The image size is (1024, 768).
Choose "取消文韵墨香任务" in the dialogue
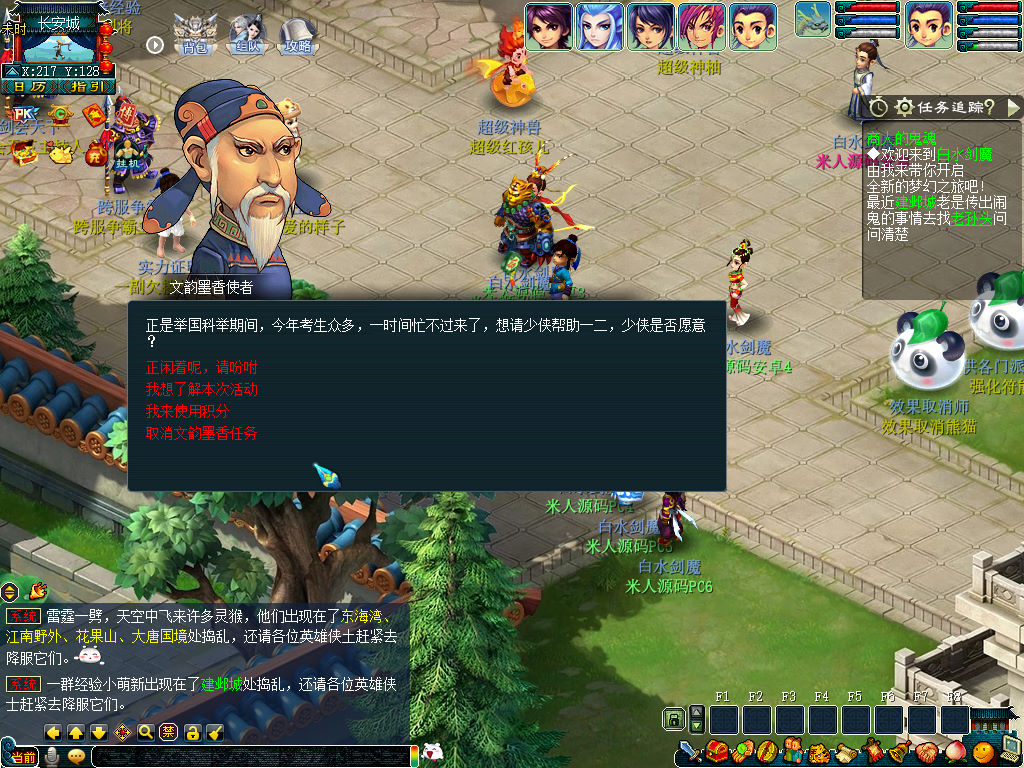(201, 433)
